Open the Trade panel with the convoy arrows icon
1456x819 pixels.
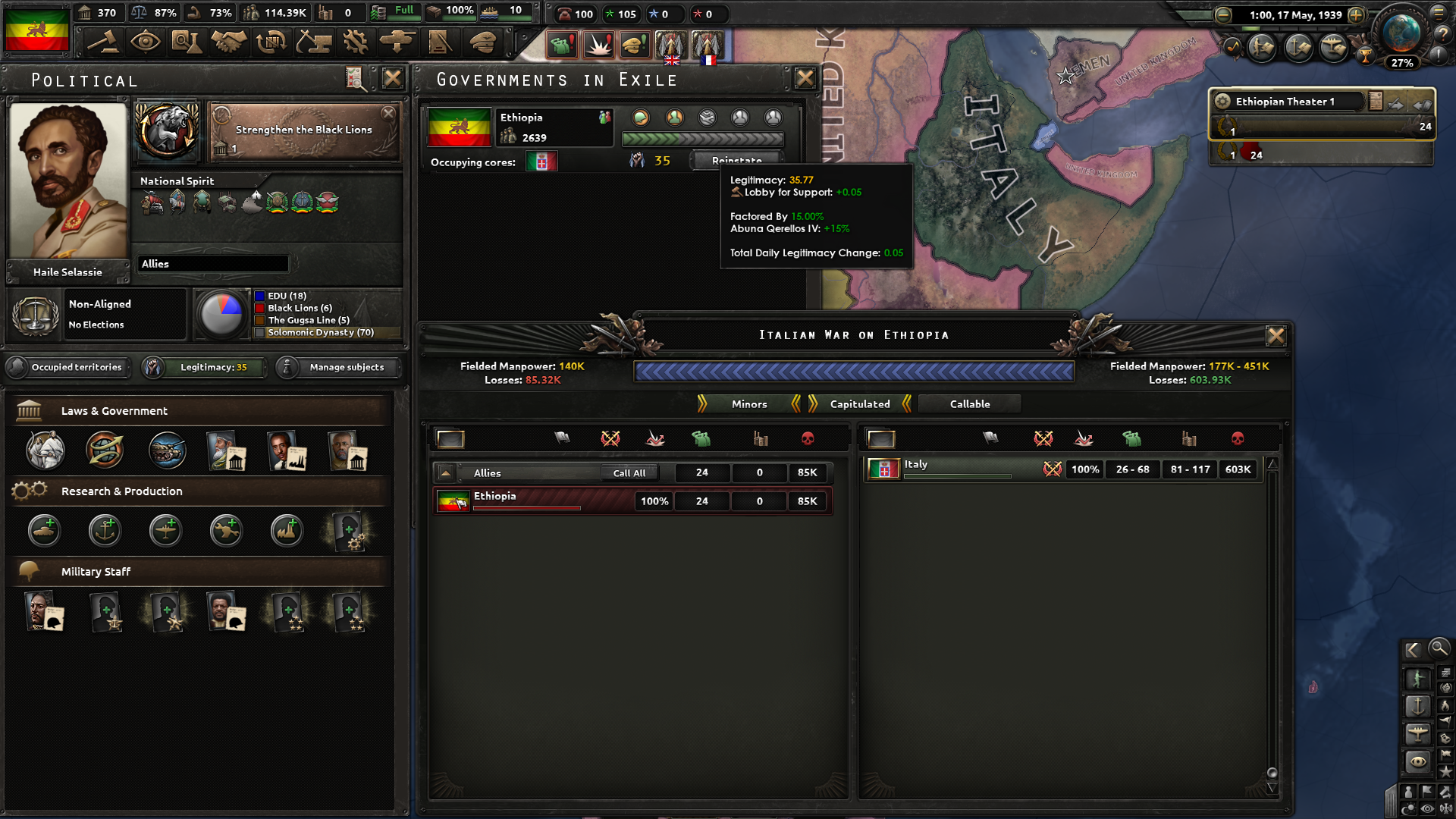tap(272, 43)
